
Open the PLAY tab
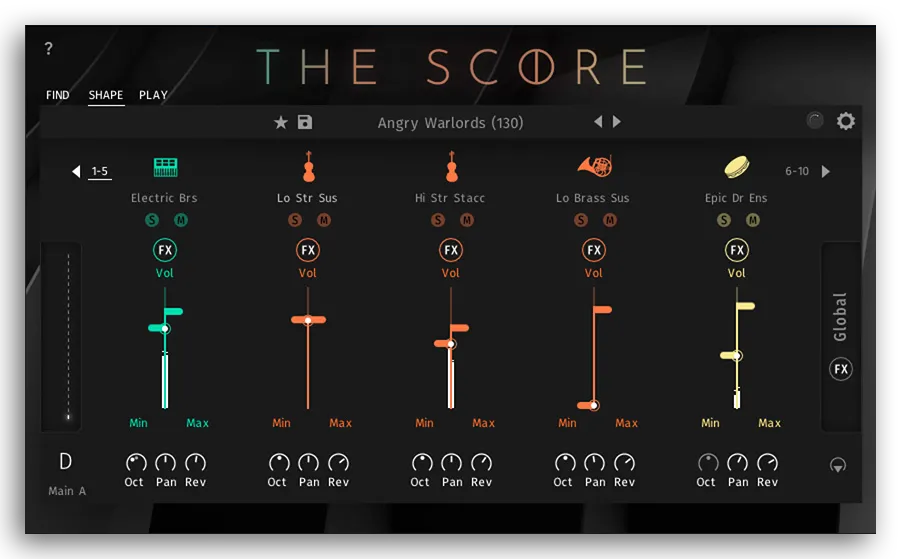[x=153, y=95]
